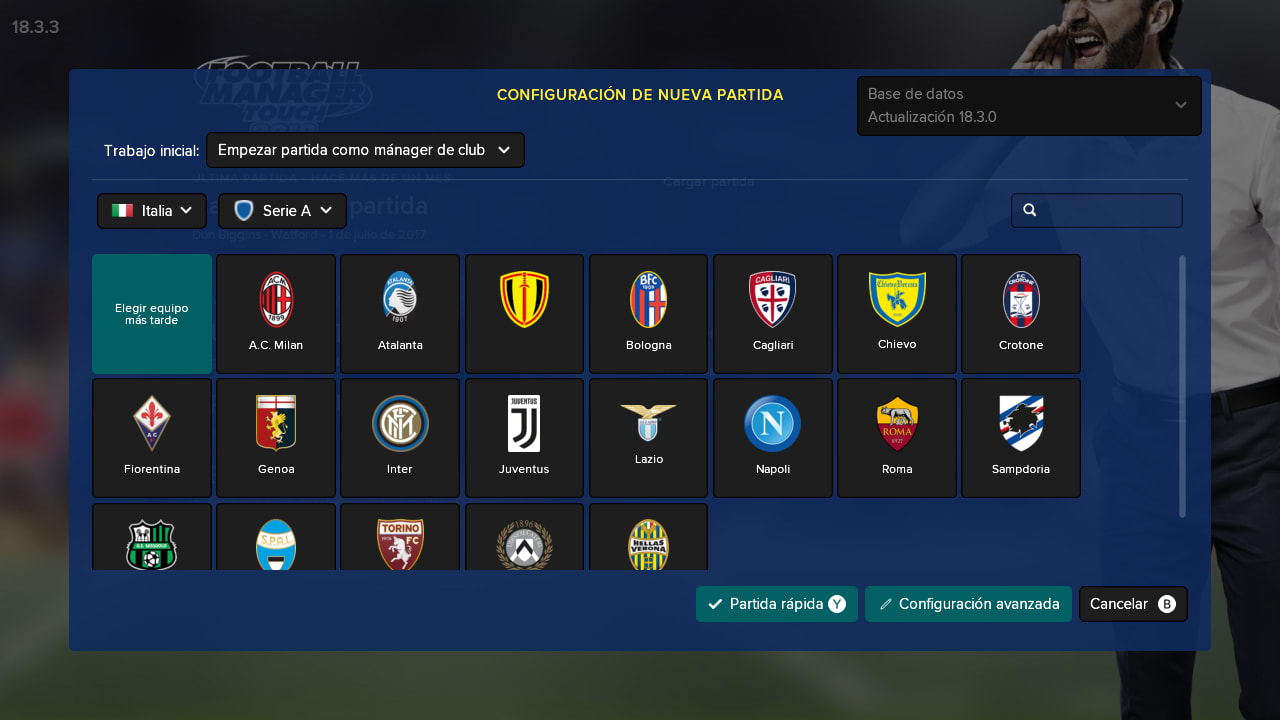Click the team search field
This screenshot has height=720, width=1280.
(x=1097, y=210)
